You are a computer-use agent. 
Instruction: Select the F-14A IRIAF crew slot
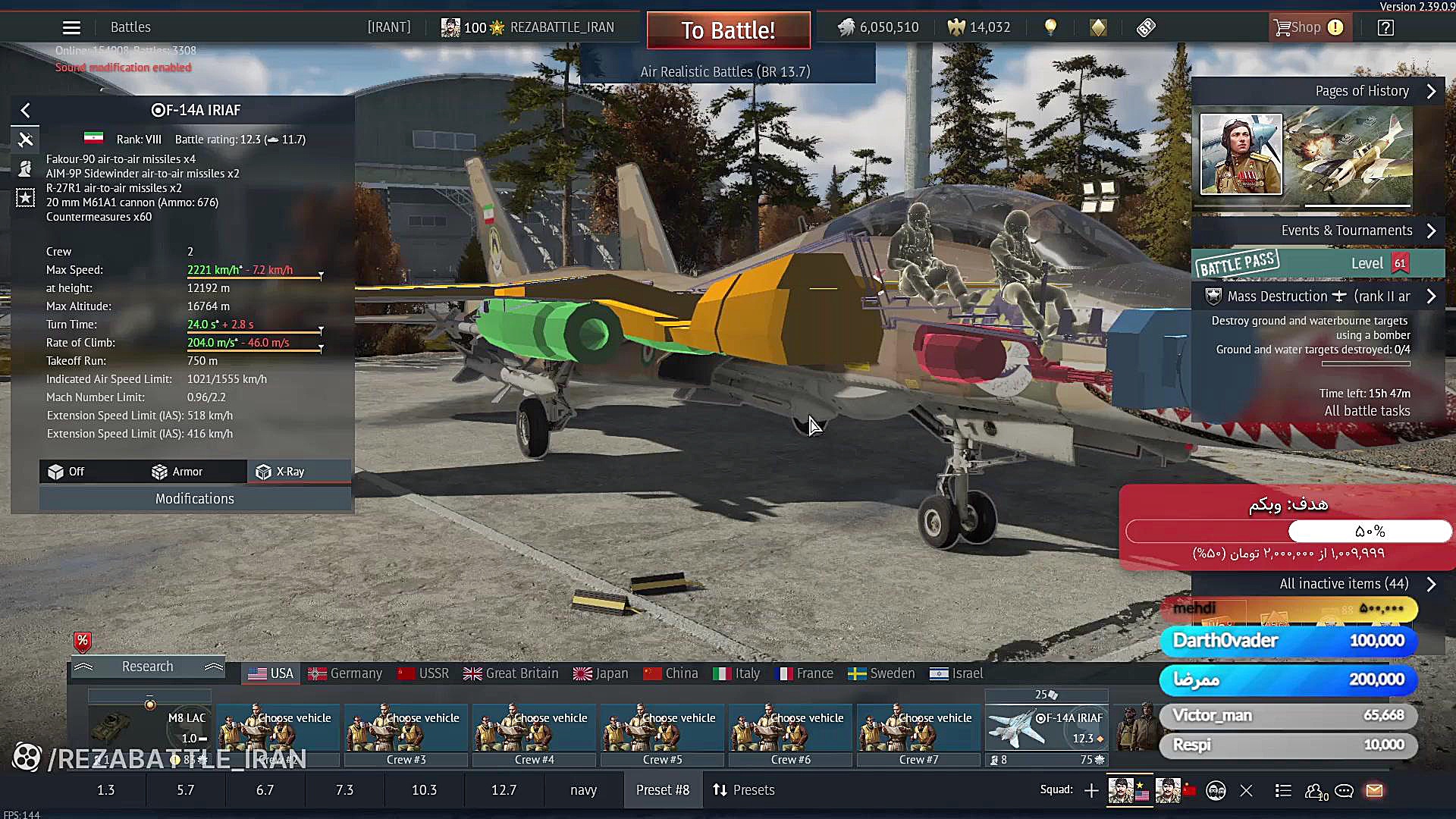1046,728
